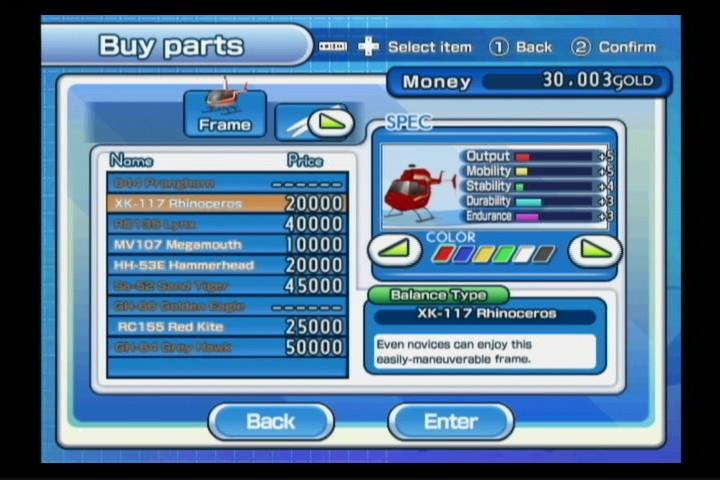Select the yellow color swatch
The image size is (720, 480).
coord(483,253)
